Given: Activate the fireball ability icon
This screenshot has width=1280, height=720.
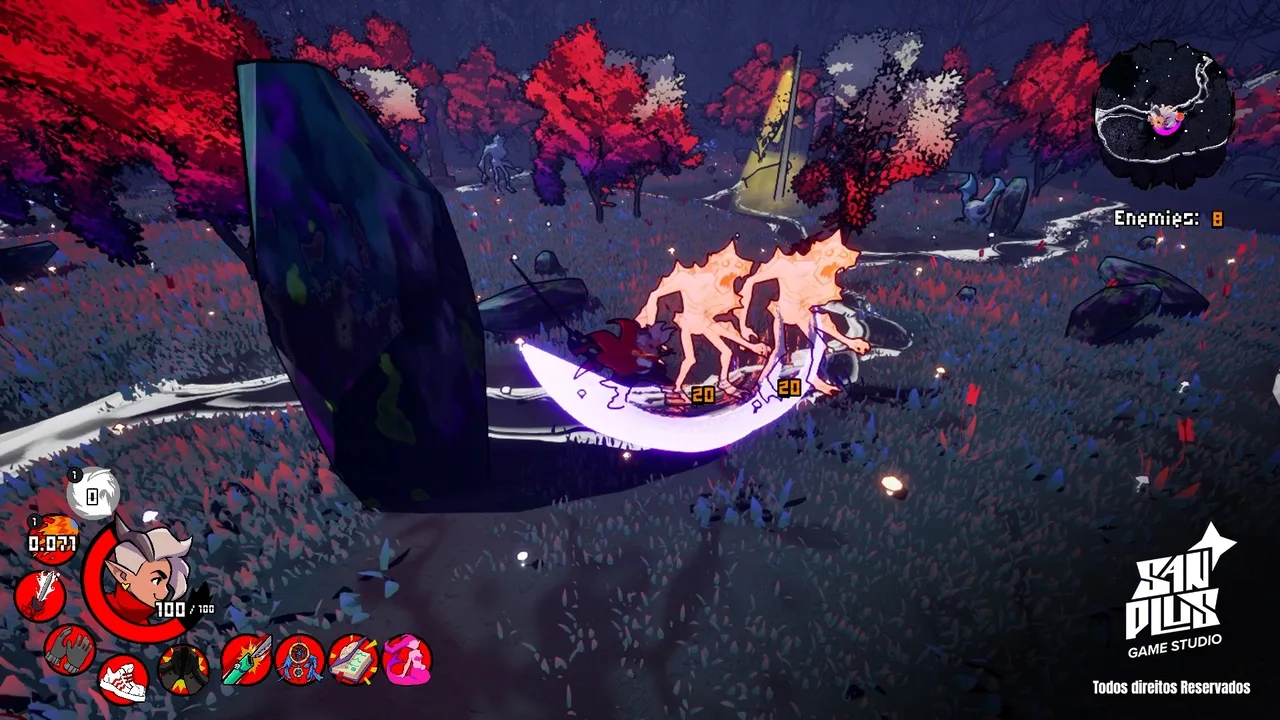Looking at the screenshot, I should (53, 540).
